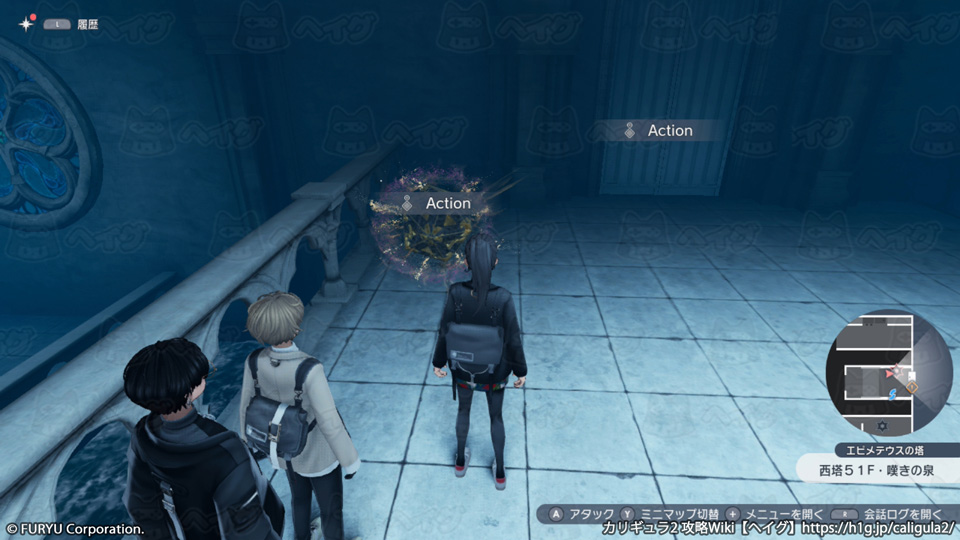Click the circular minimap
Image resolution: width=960 pixels, height=540 pixels.
tap(889, 372)
